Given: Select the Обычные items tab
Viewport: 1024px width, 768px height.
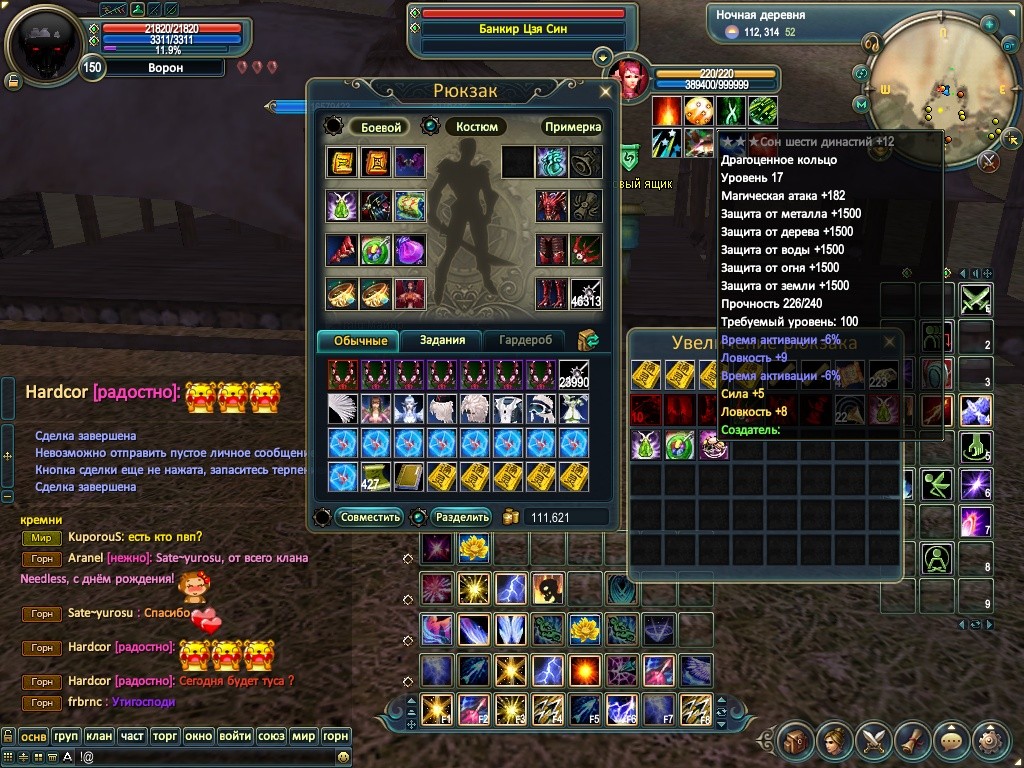Looking at the screenshot, I should 359,340.
